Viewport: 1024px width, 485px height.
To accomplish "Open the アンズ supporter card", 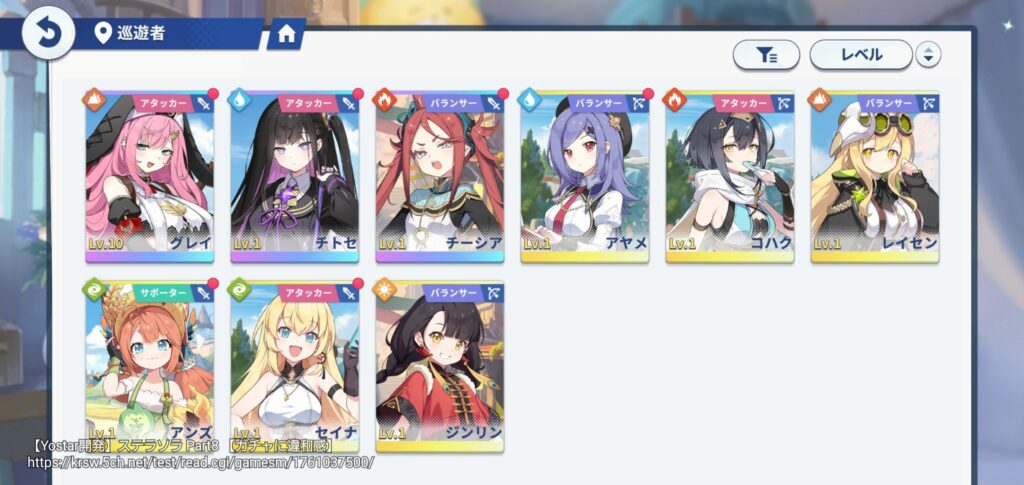I will tap(149, 365).
